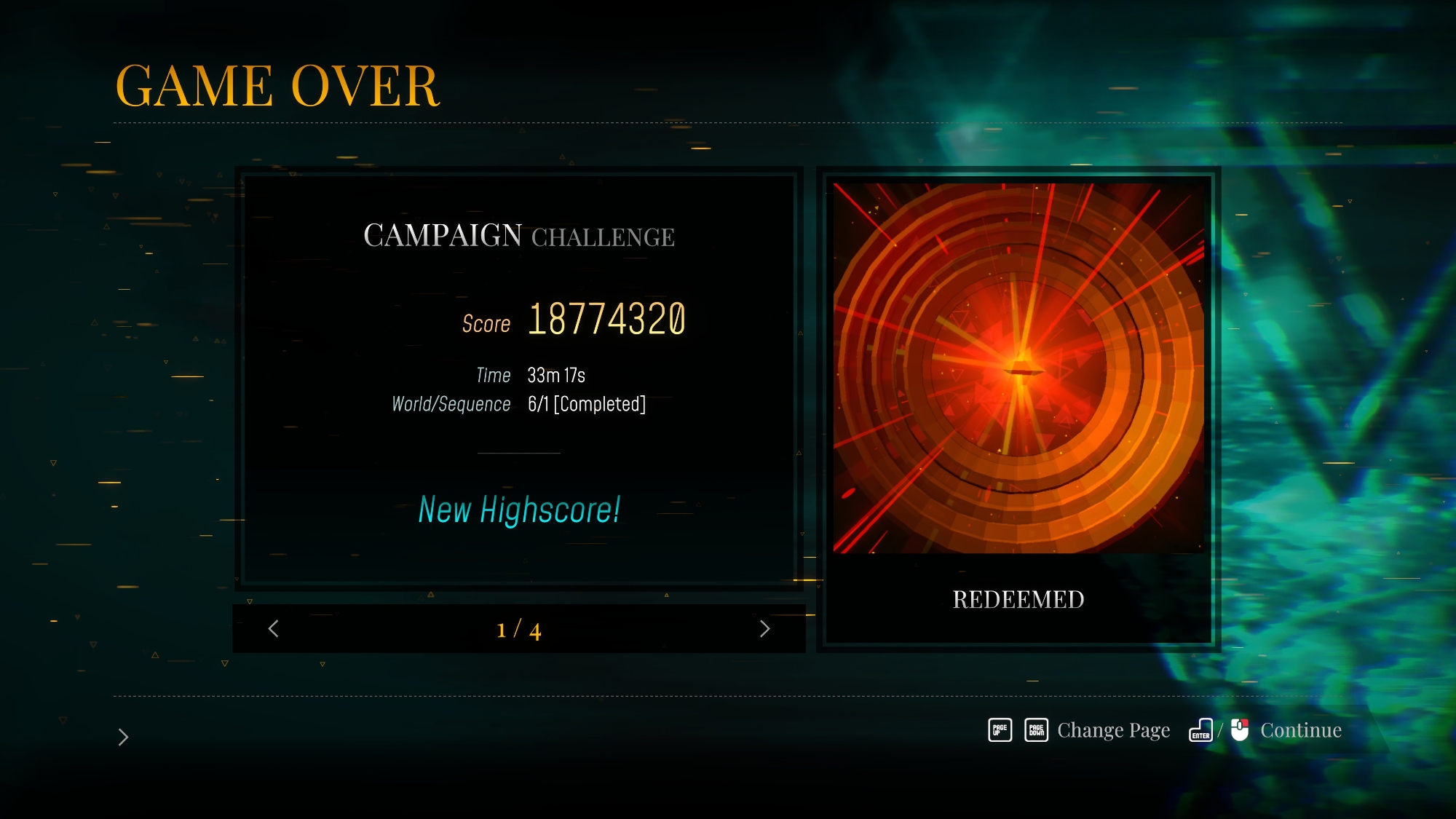Select the Campaign tab

pos(443,236)
